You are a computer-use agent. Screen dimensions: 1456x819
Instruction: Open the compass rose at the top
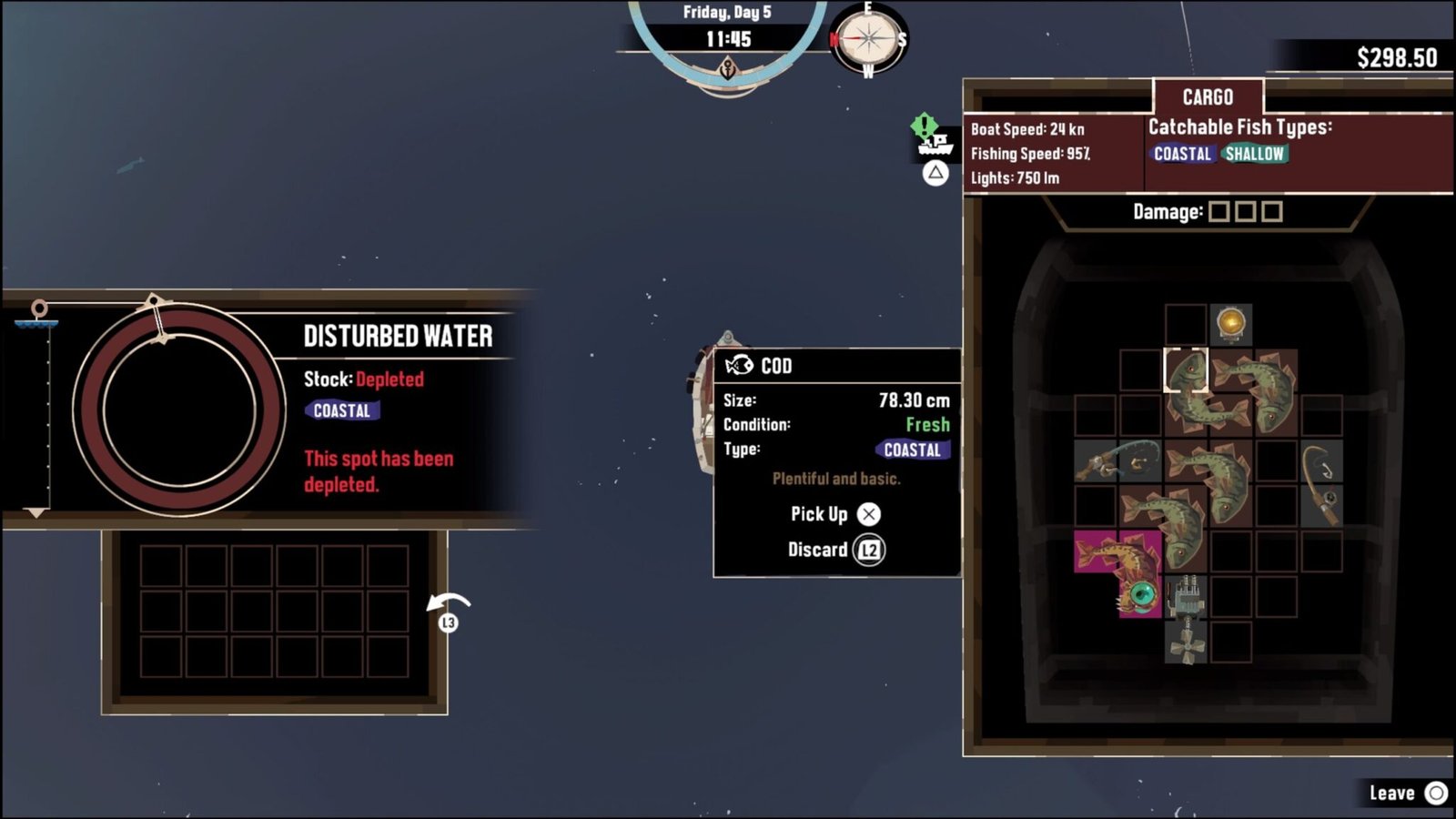point(866,40)
